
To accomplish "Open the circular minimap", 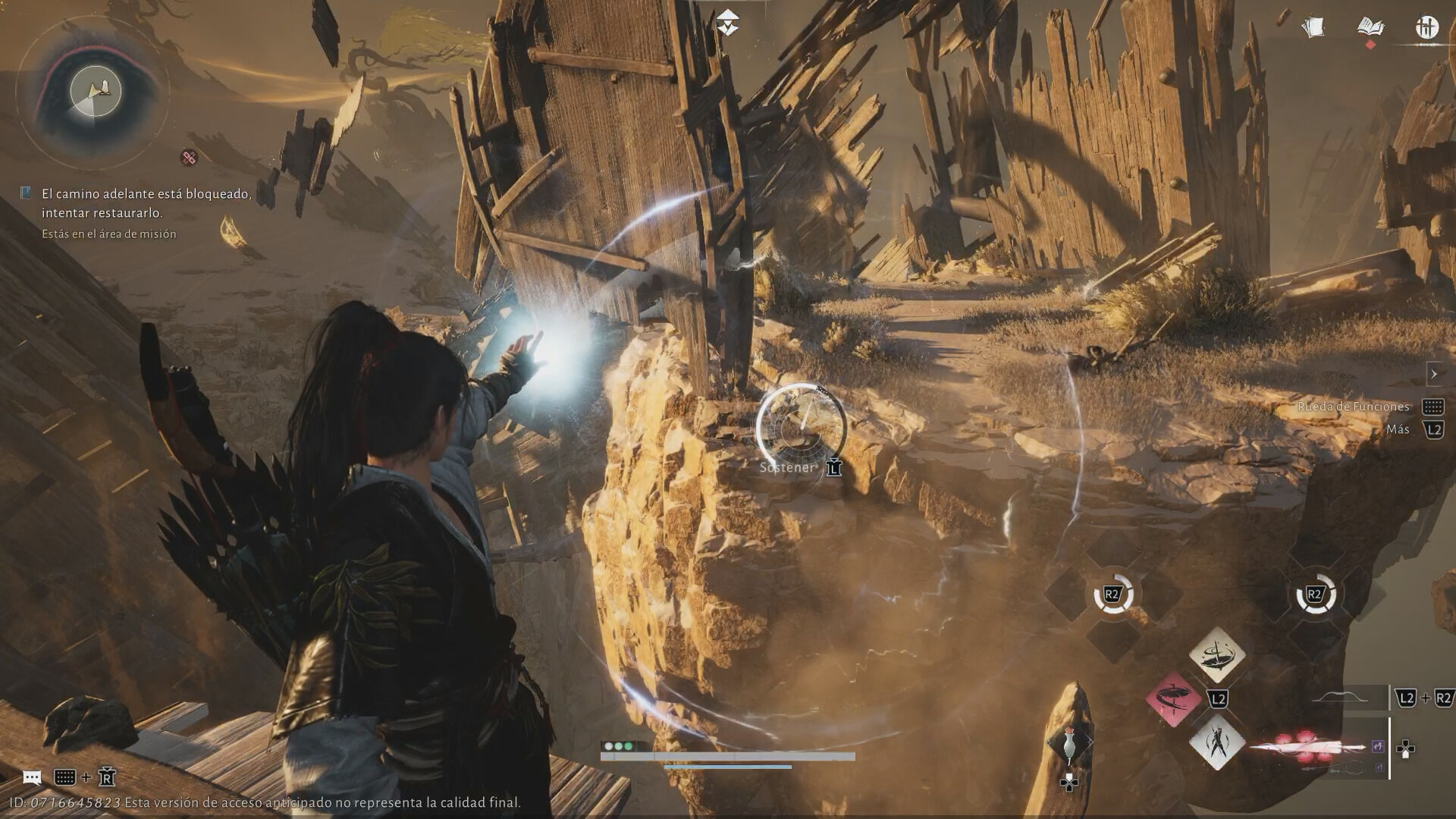I will [x=95, y=92].
